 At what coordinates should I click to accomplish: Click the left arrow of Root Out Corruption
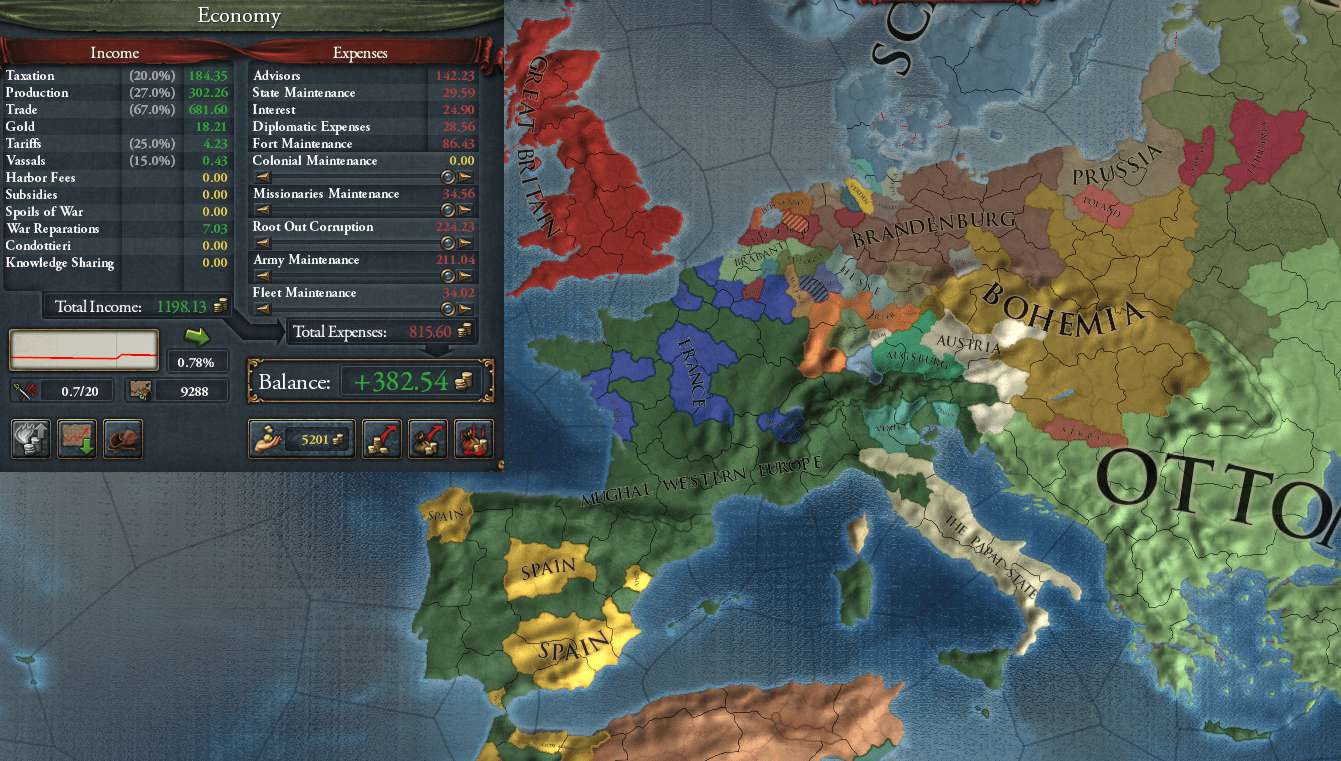point(262,243)
